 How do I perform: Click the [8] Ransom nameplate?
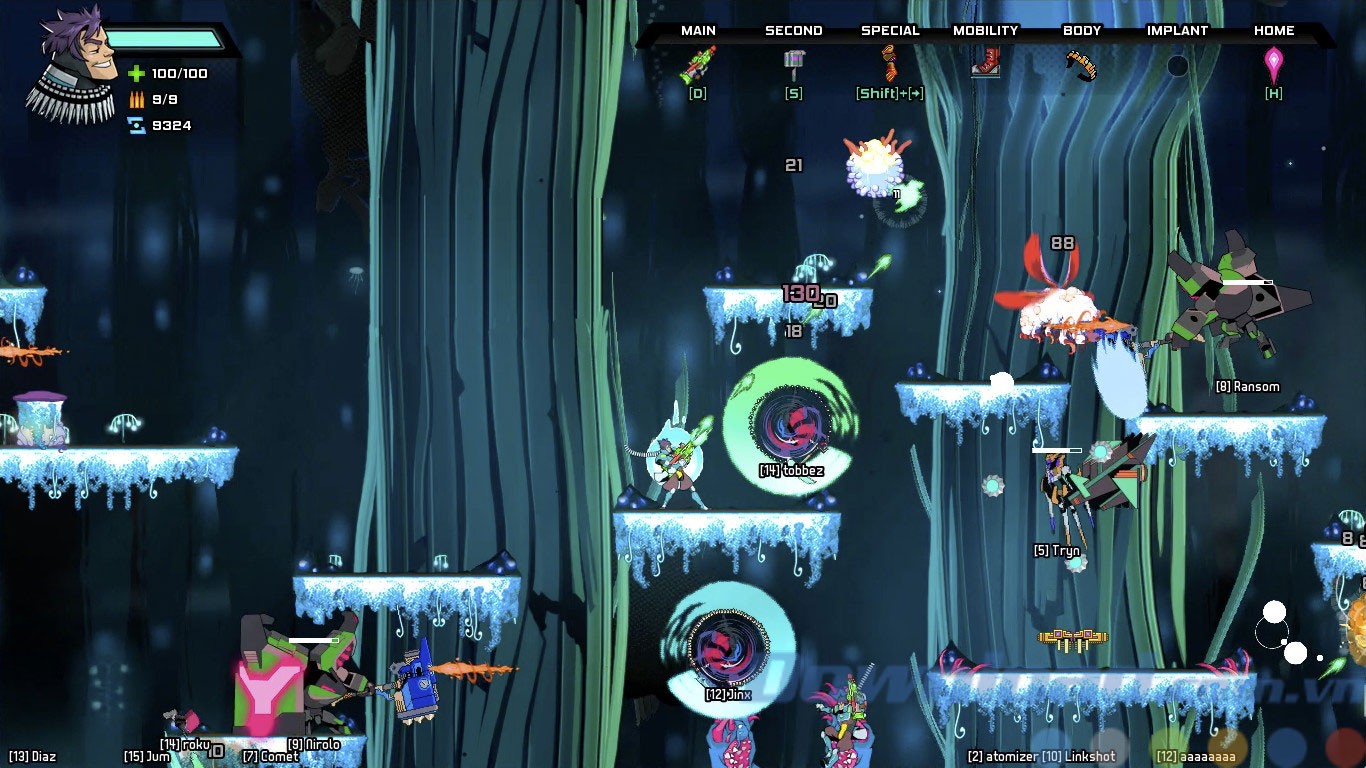(1246, 386)
